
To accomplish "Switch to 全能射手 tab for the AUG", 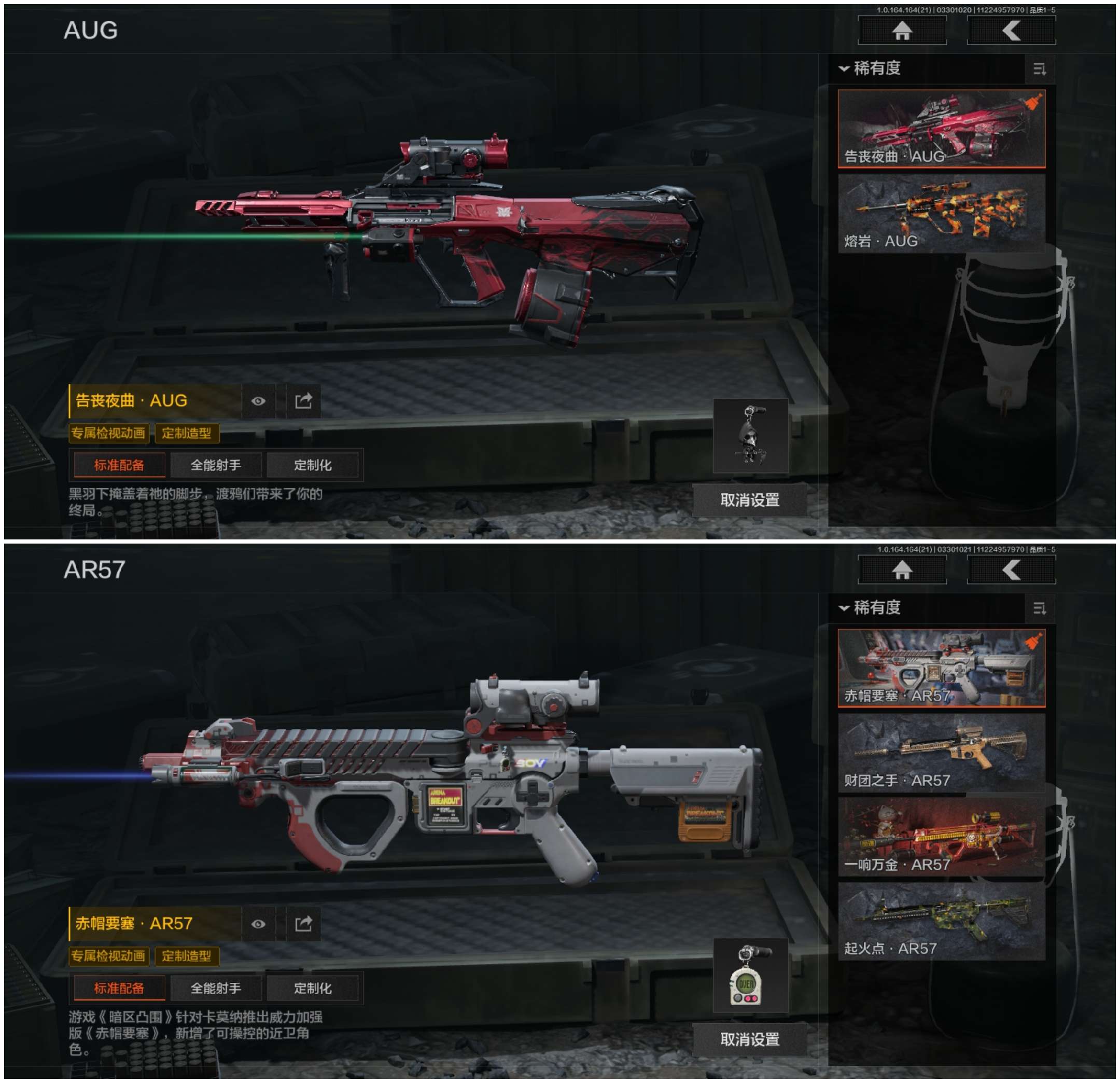I will [215, 465].
